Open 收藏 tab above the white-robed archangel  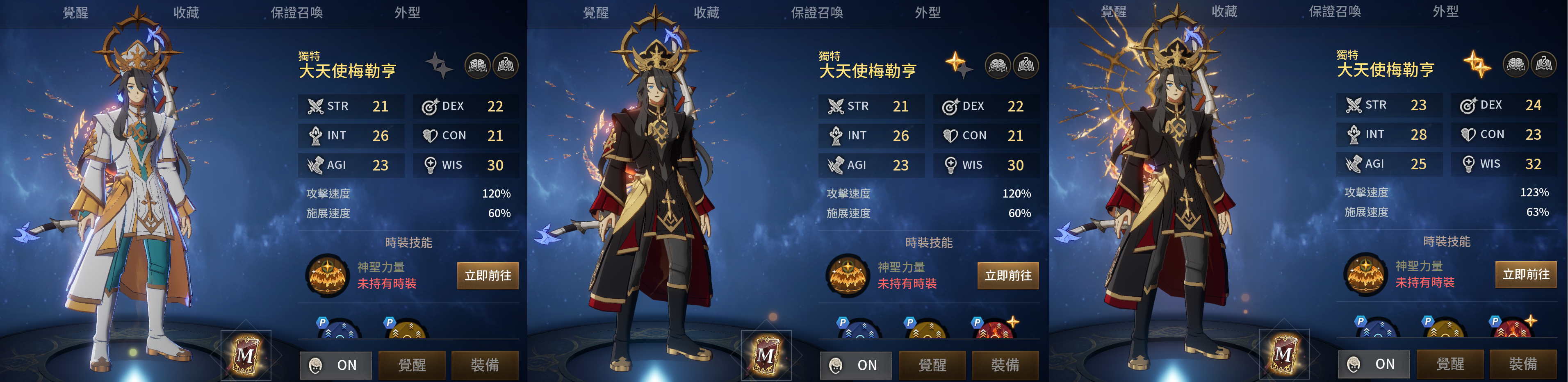(186, 12)
